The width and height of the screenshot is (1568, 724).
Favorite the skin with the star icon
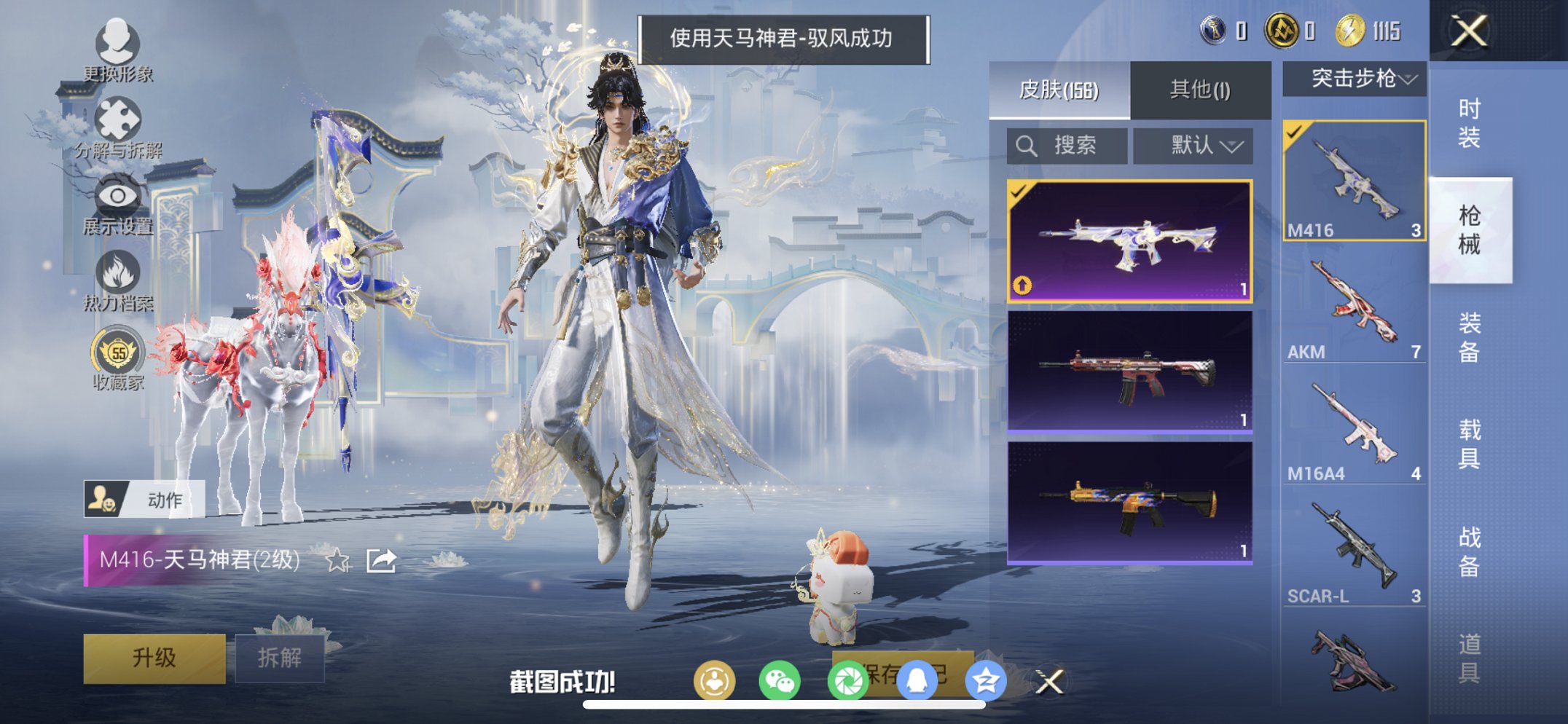(x=337, y=561)
